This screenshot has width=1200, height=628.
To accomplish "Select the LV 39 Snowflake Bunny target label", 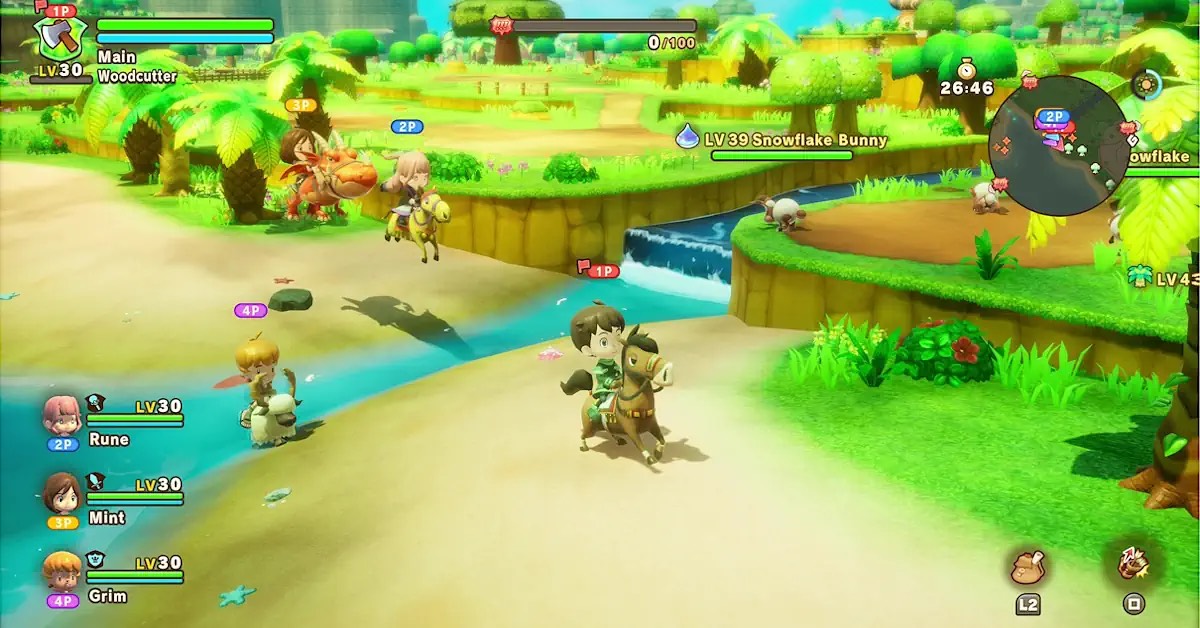I will (x=797, y=140).
